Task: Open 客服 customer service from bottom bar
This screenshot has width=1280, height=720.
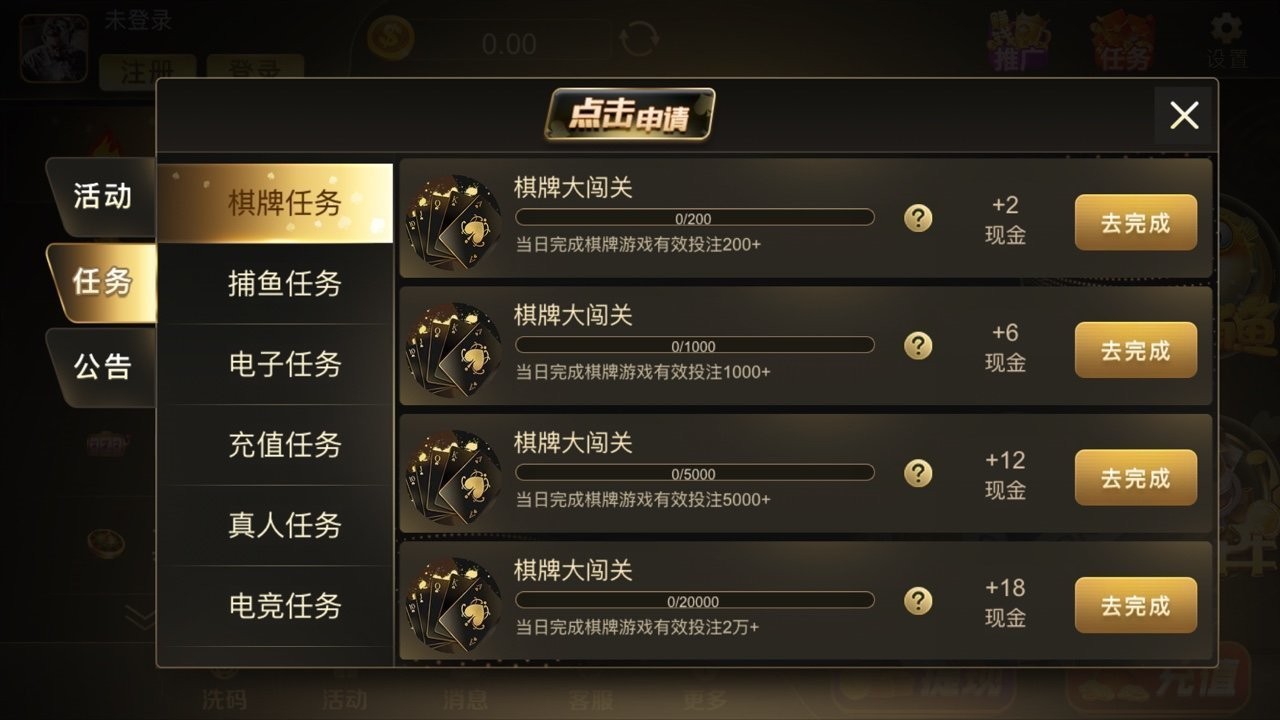Action: coord(591,700)
